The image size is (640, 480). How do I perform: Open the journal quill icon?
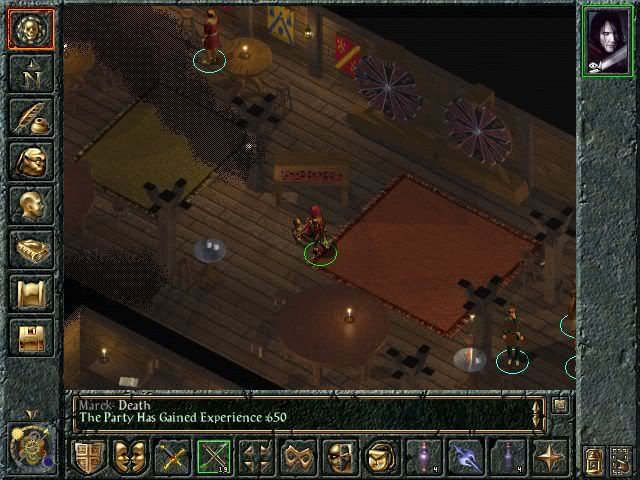coord(30,117)
